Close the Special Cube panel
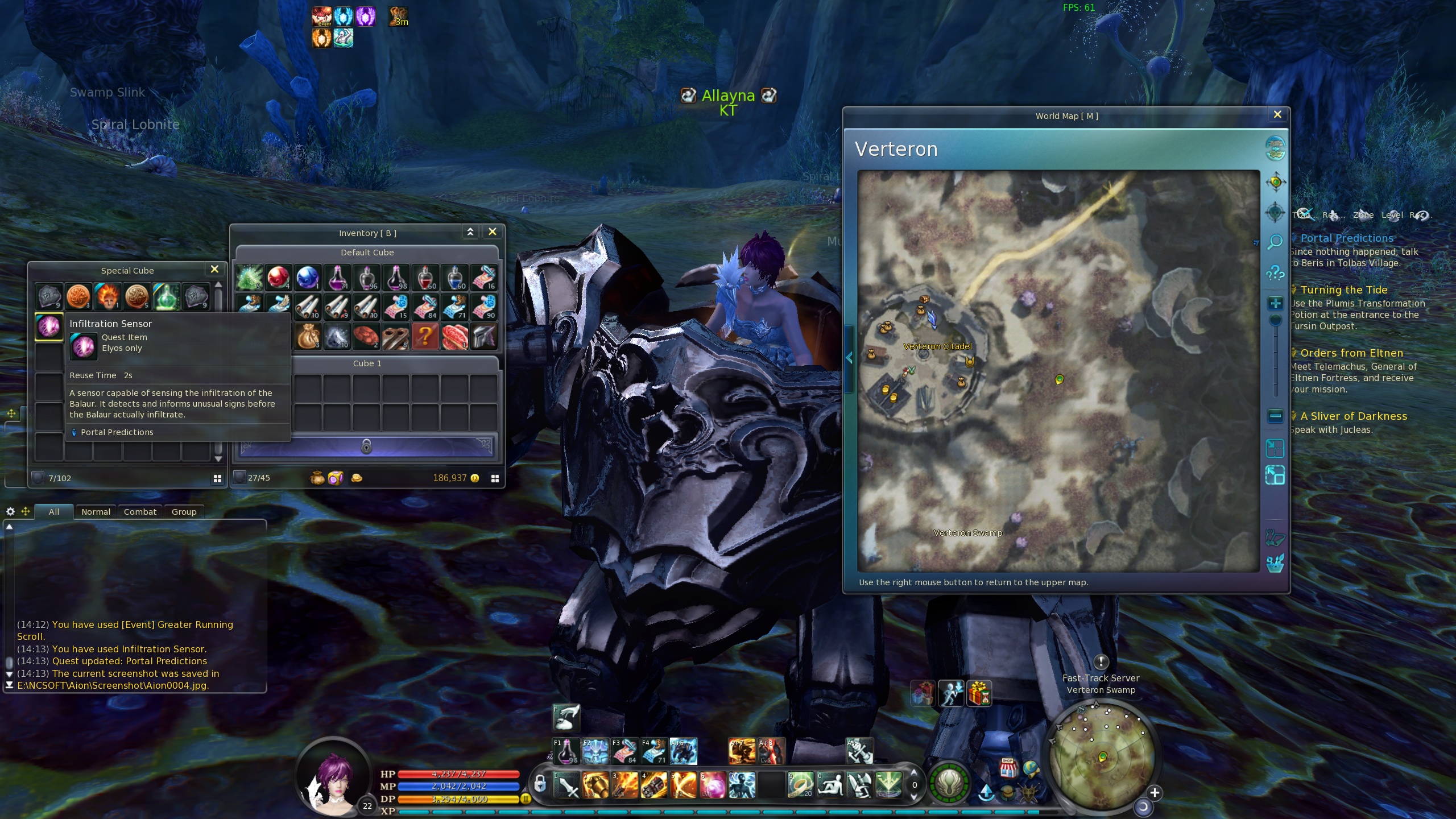The width and height of the screenshot is (1456, 819). pos(214,270)
